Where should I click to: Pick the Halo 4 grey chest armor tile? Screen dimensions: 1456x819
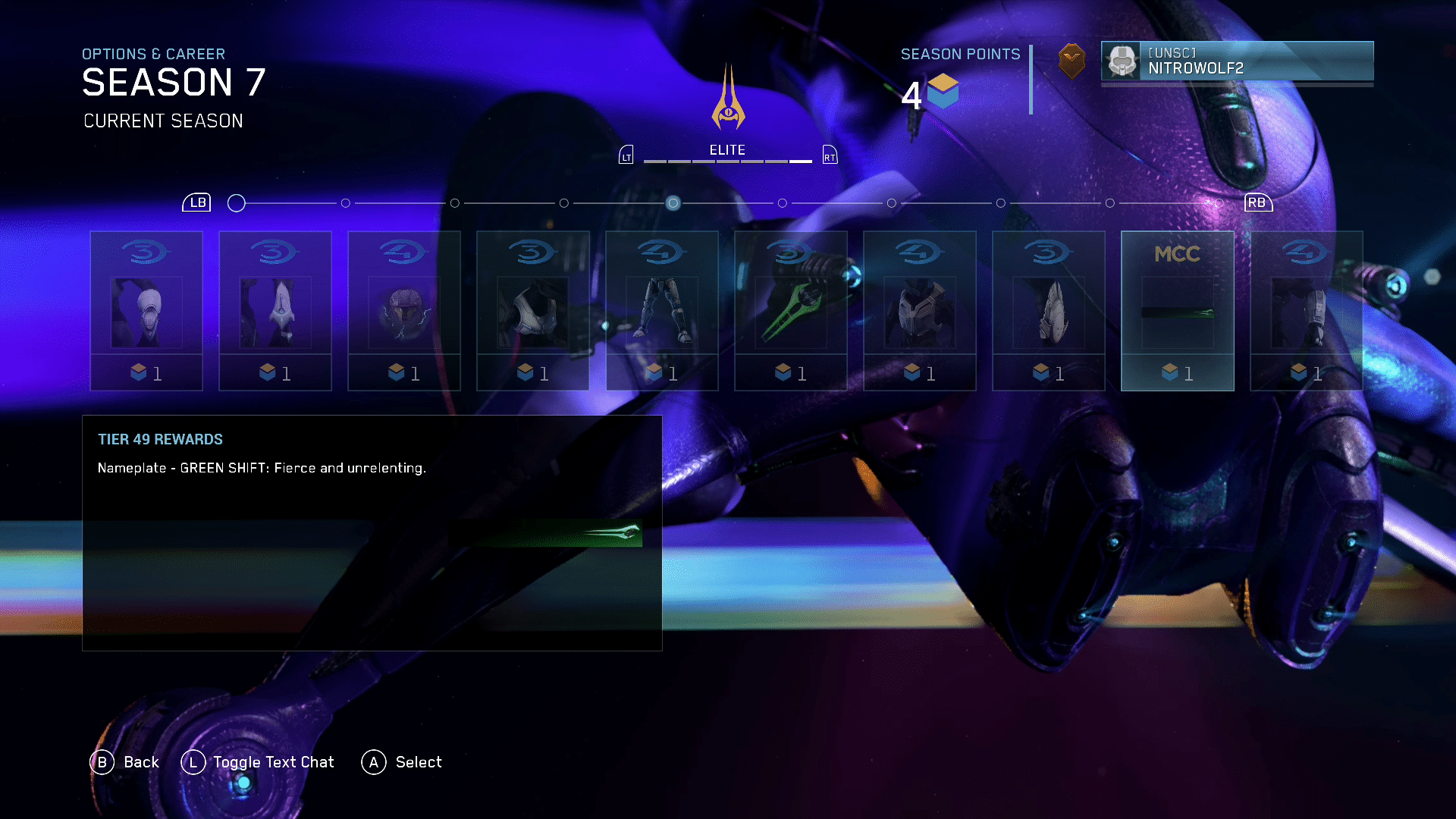coord(920,311)
